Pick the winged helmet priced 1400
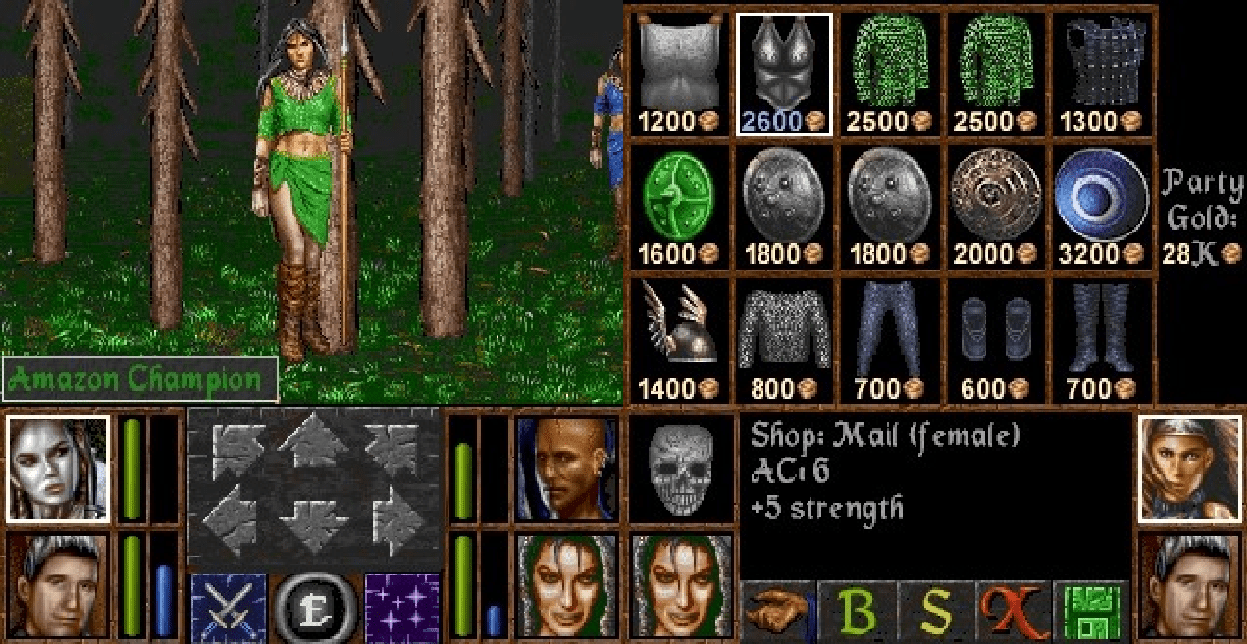 [679, 337]
